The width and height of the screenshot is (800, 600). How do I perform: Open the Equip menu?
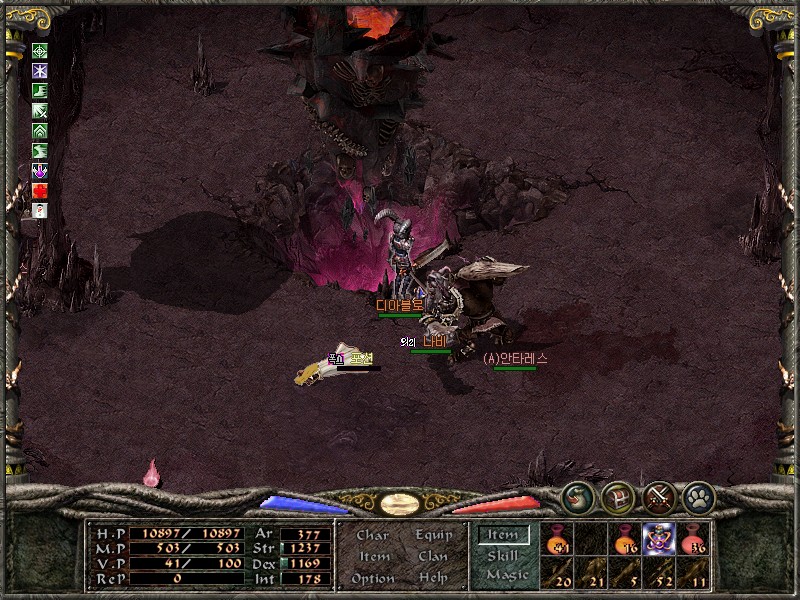(x=434, y=535)
